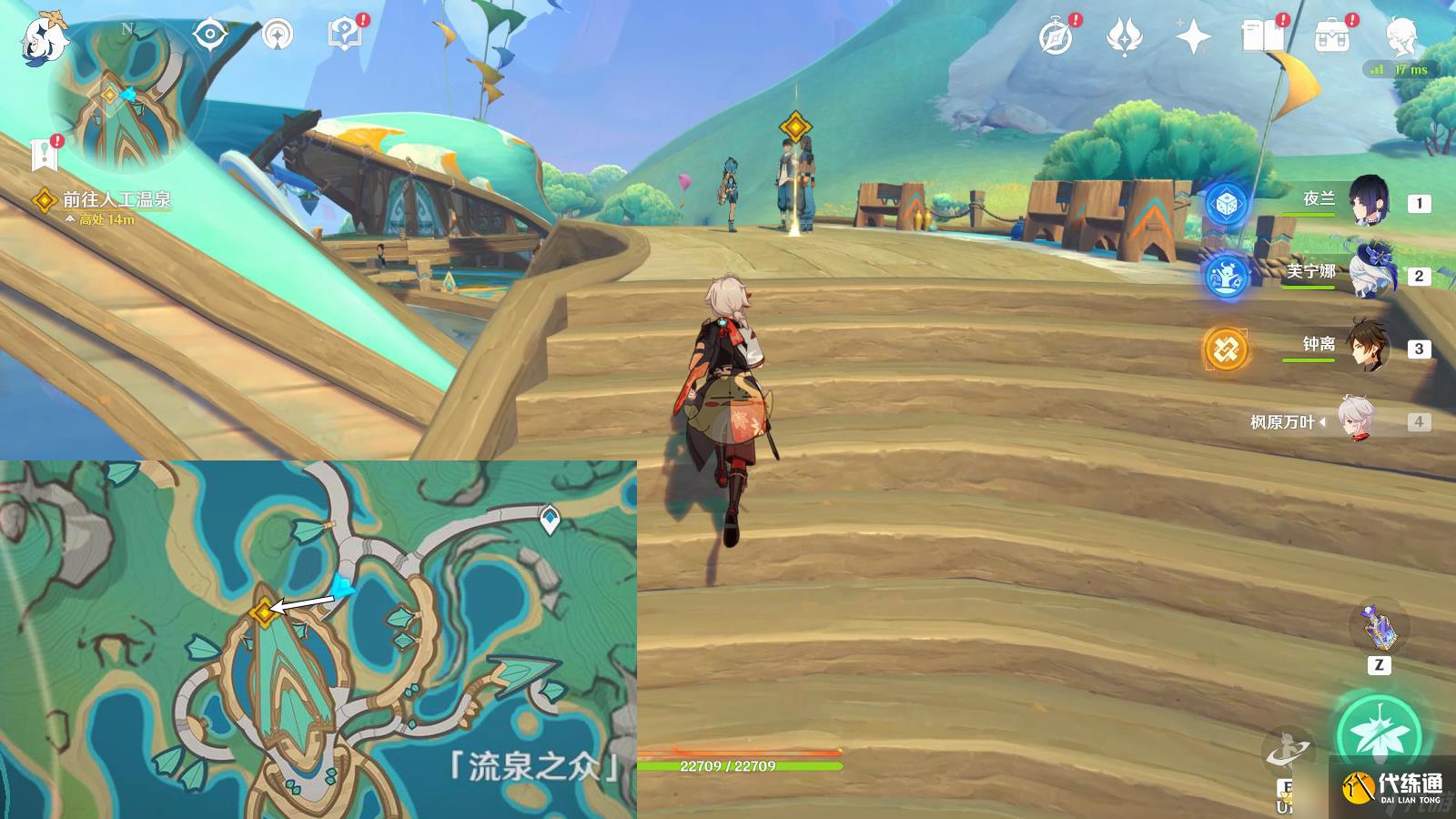This screenshot has width=1456, height=819.
Task: Click the yellow quest marker on the map inset
Action: [264, 612]
